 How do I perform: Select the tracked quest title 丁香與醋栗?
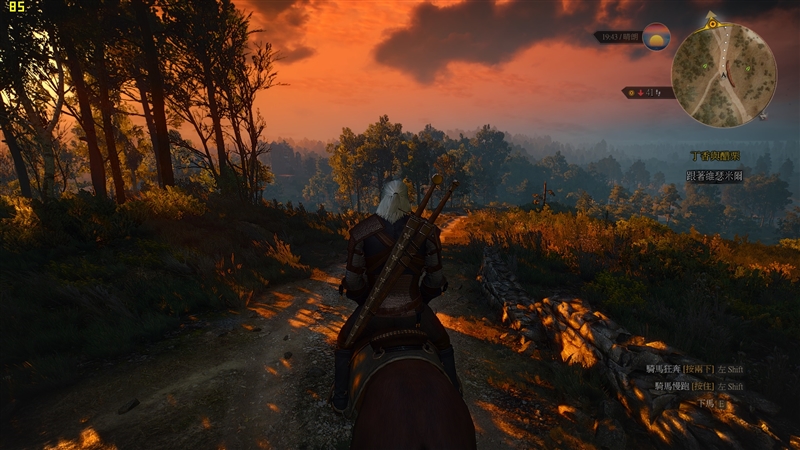714,157
